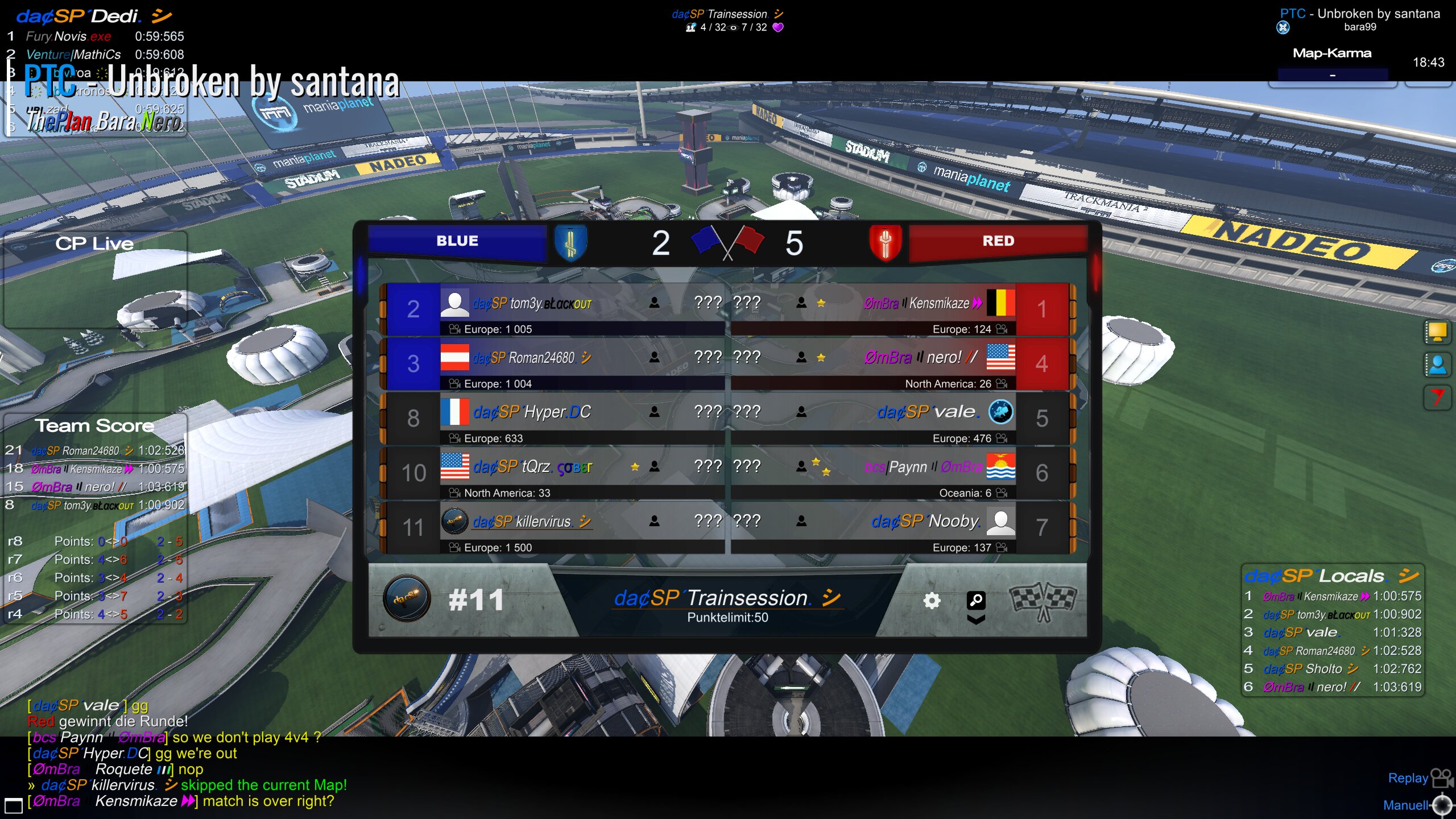Start Replay with the camera button
Viewport: 1456px width, 819px height.
point(1441,778)
